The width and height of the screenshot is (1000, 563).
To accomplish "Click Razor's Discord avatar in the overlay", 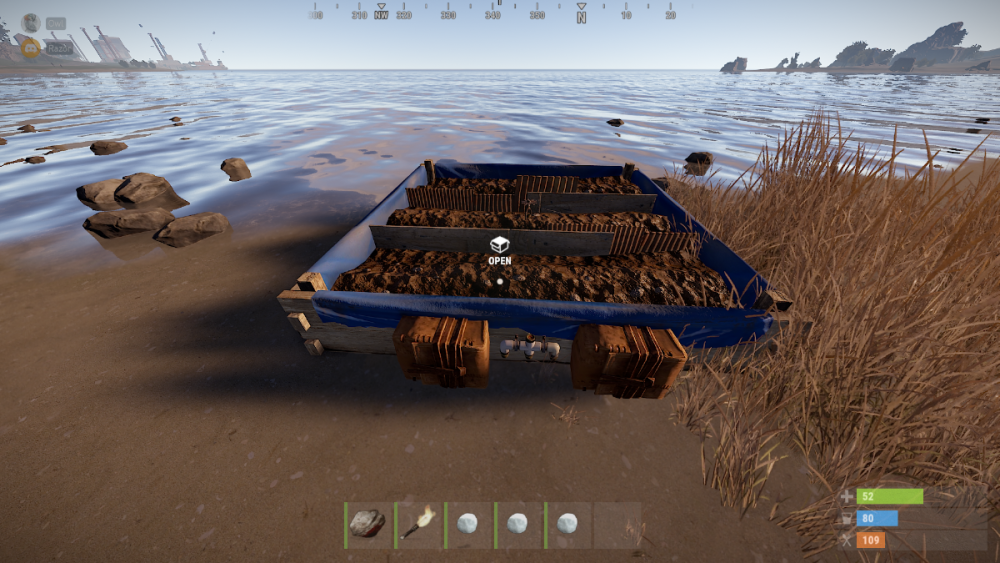I will [31, 48].
